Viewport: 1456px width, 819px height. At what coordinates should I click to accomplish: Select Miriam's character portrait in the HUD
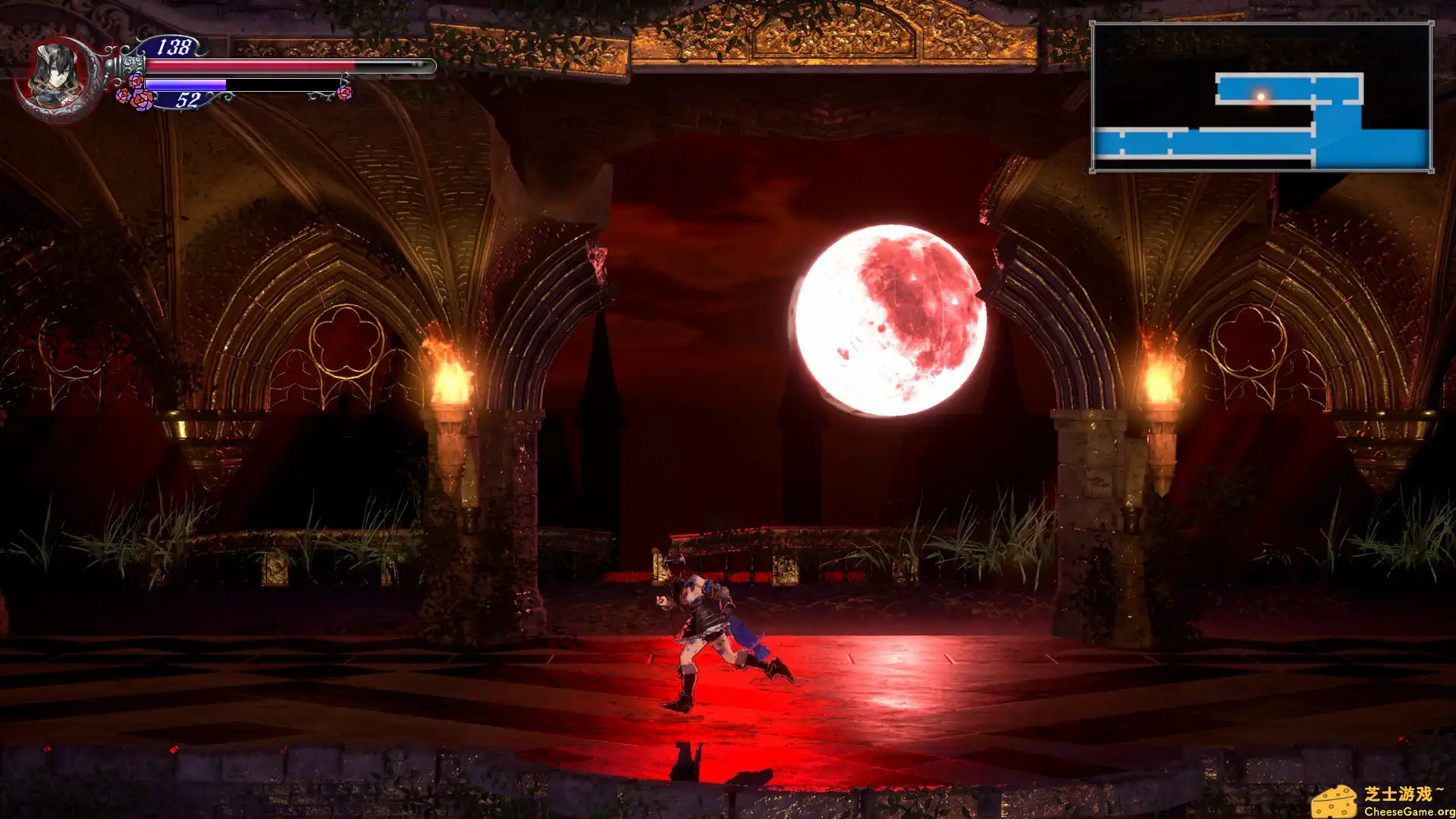tap(57, 72)
